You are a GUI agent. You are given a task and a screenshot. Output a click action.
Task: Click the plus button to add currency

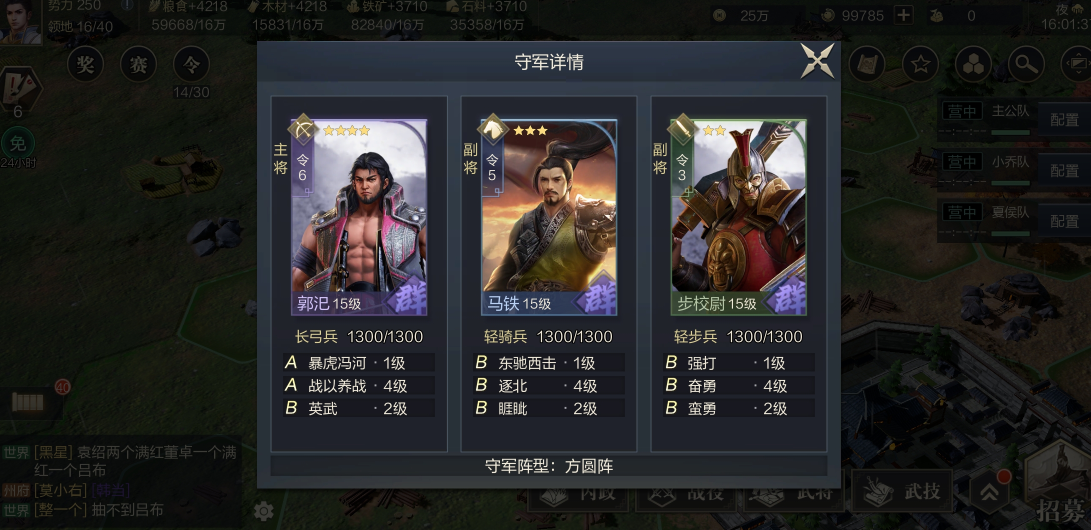(903, 15)
